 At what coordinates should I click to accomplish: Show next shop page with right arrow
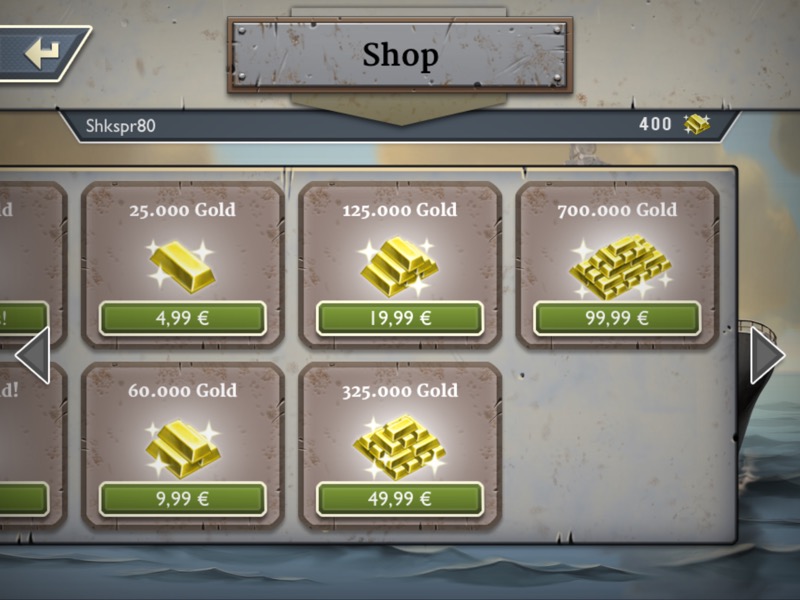(x=767, y=355)
